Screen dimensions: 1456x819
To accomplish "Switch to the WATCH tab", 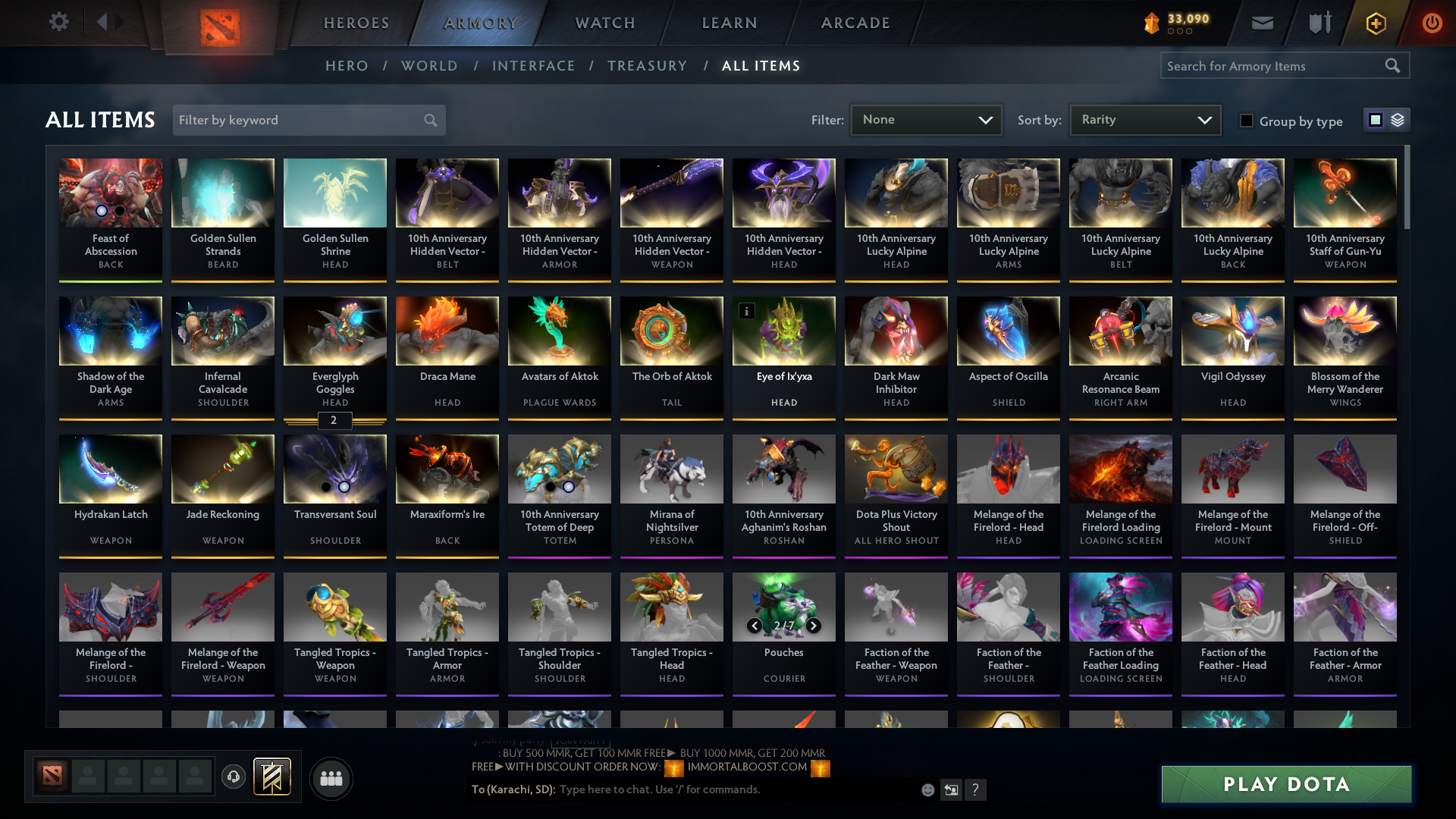I will pos(603,23).
